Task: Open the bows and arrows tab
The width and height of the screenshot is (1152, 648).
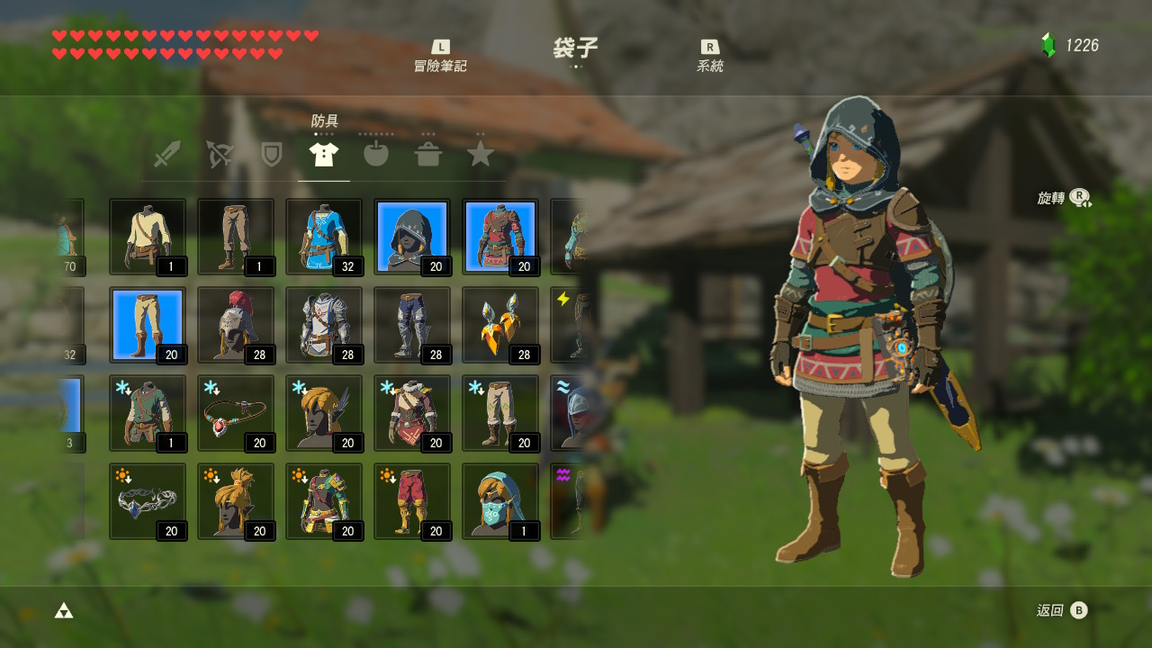Action: [219, 154]
